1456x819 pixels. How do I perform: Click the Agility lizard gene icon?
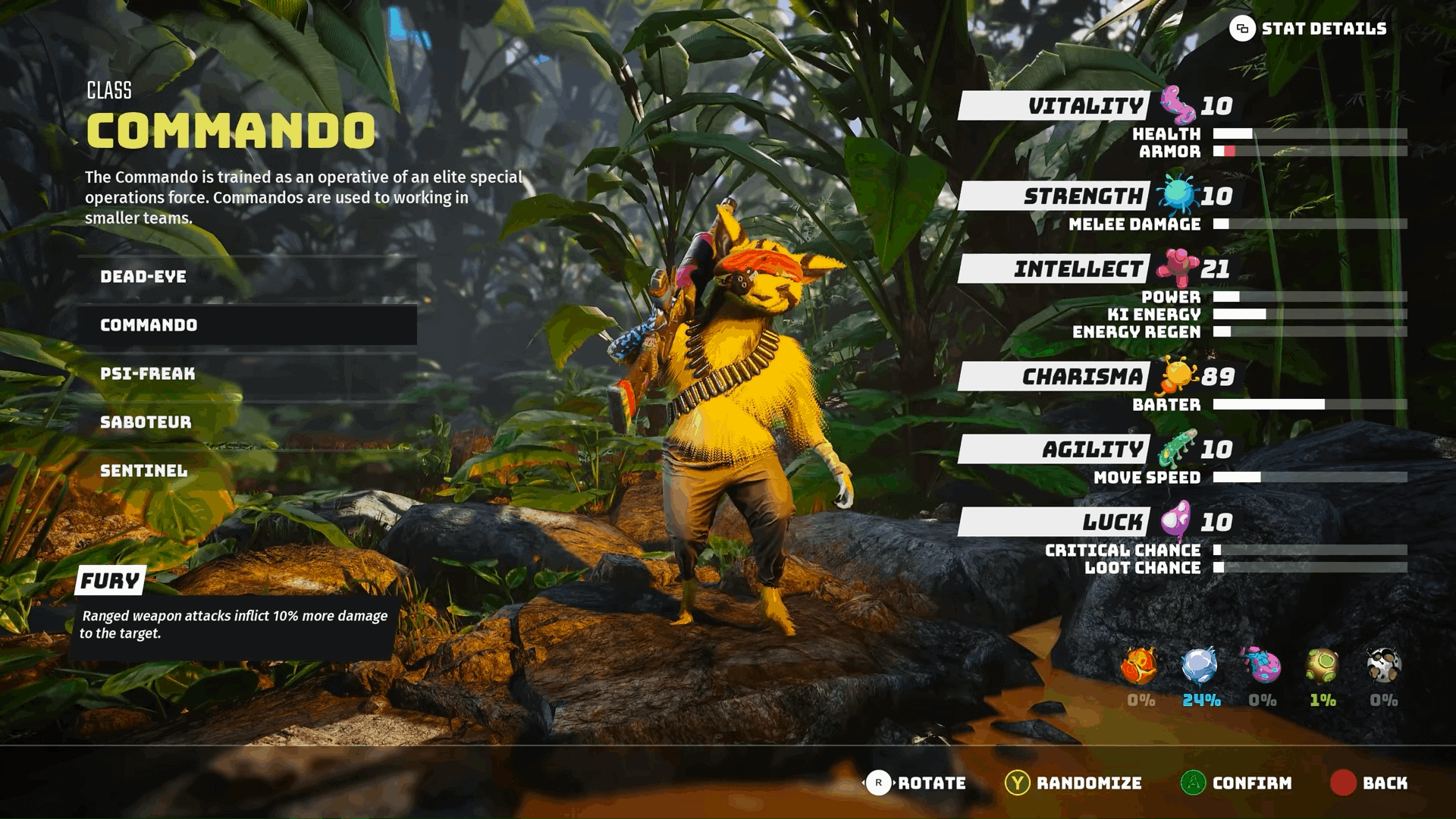tap(1178, 446)
